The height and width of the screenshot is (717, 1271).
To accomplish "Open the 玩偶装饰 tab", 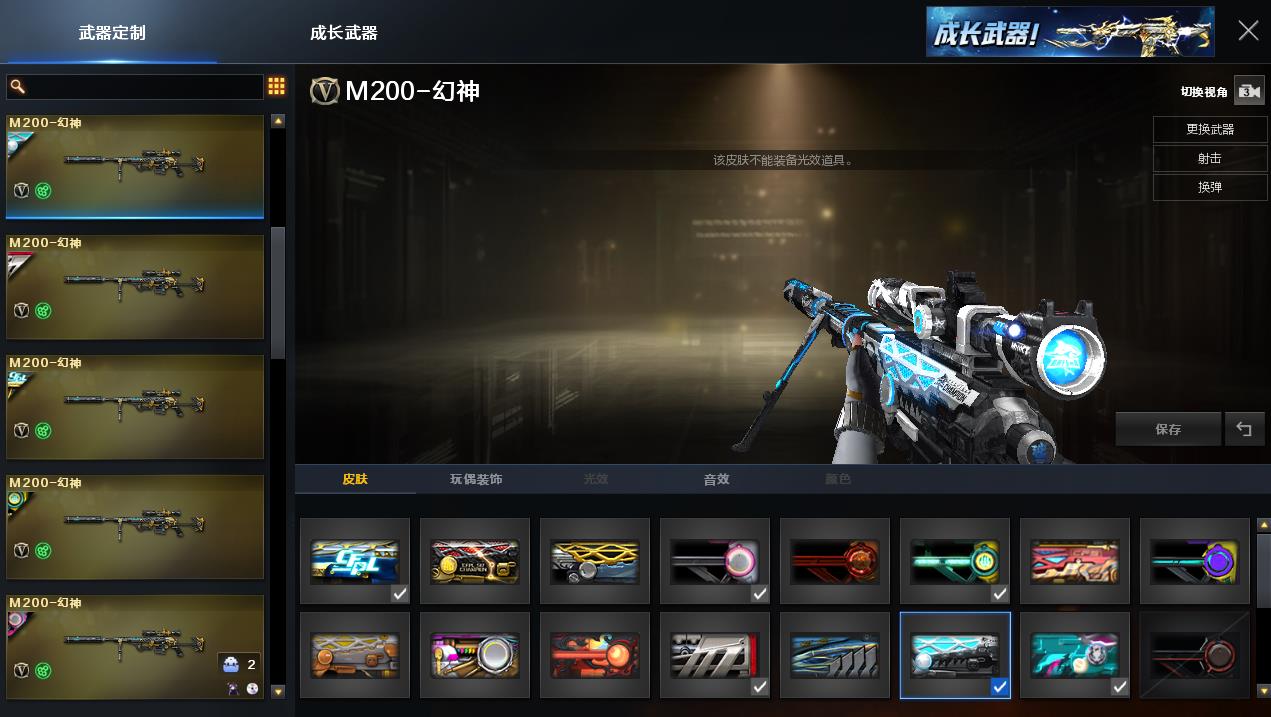I will pos(476,479).
